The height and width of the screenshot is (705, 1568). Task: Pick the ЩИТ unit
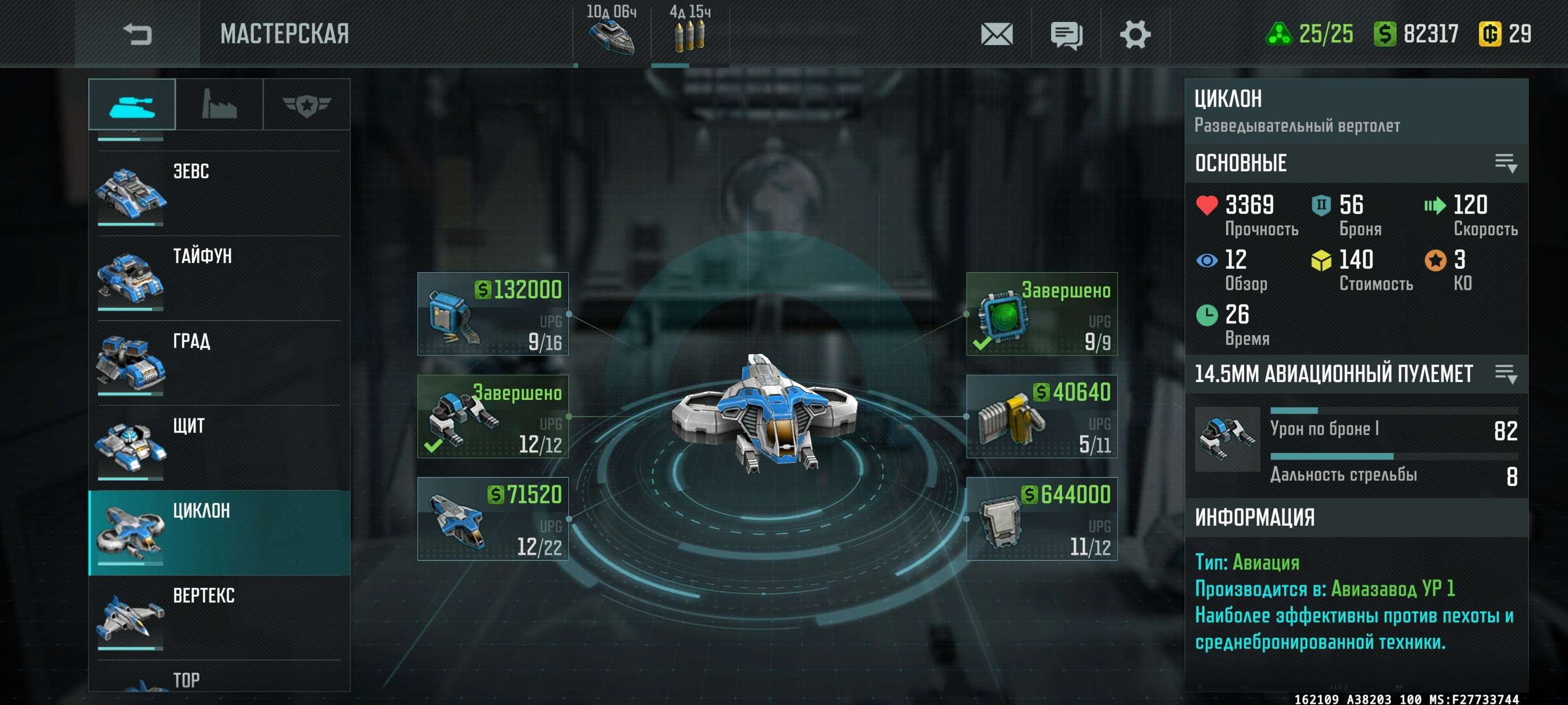[x=219, y=448]
